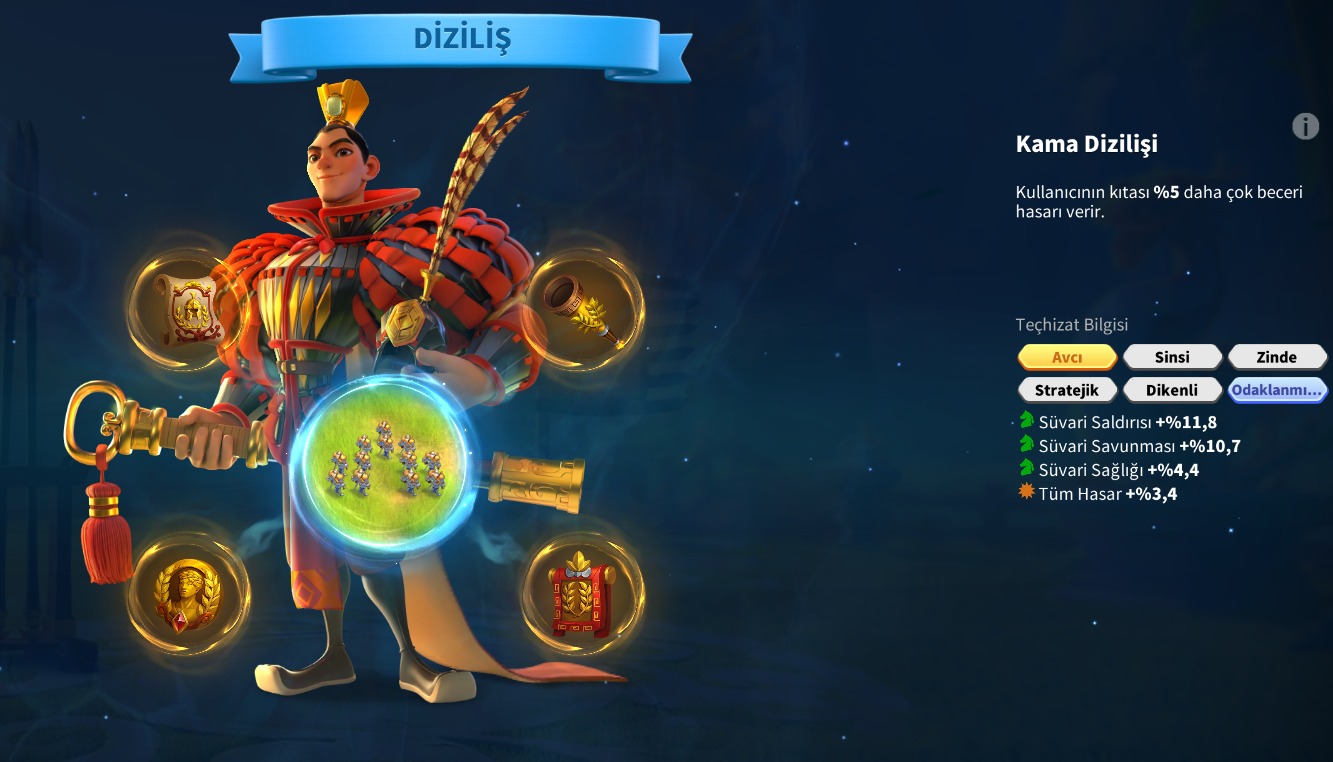Select the Sinsi equipment tag
The width and height of the screenshot is (1333, 762).
pyautogui.click(x=1172, y=357)
